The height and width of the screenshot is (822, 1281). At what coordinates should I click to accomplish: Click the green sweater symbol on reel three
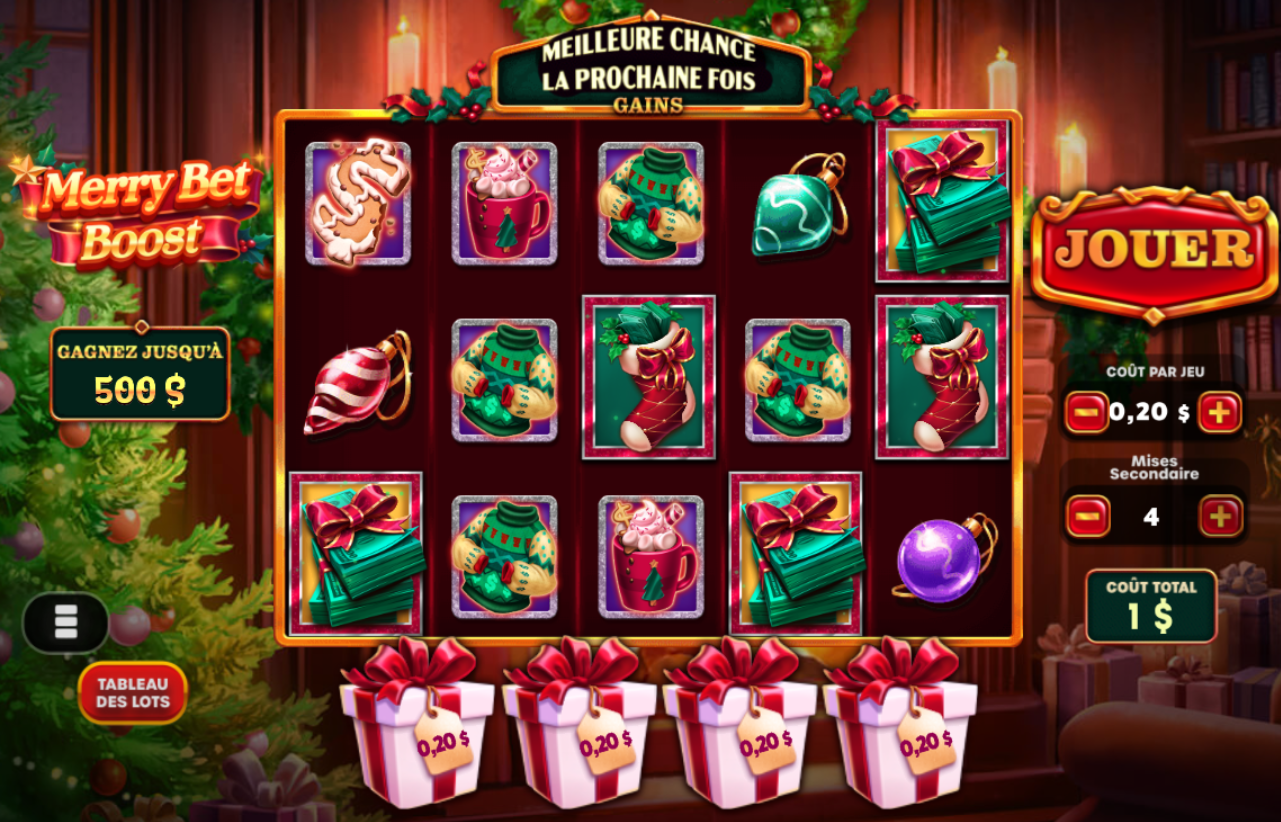[651, 205]
